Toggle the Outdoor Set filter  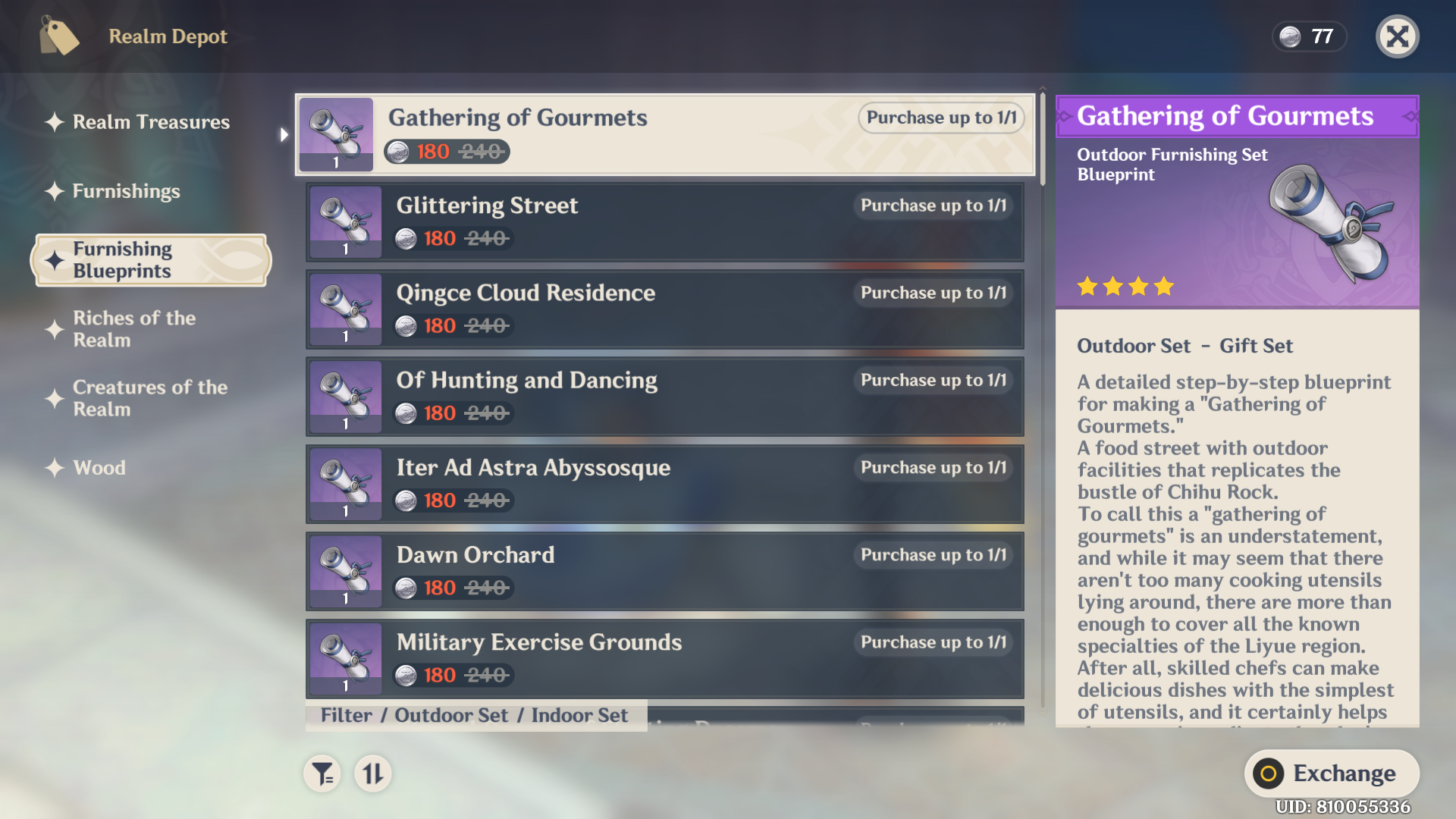click(x=453, y=715)
